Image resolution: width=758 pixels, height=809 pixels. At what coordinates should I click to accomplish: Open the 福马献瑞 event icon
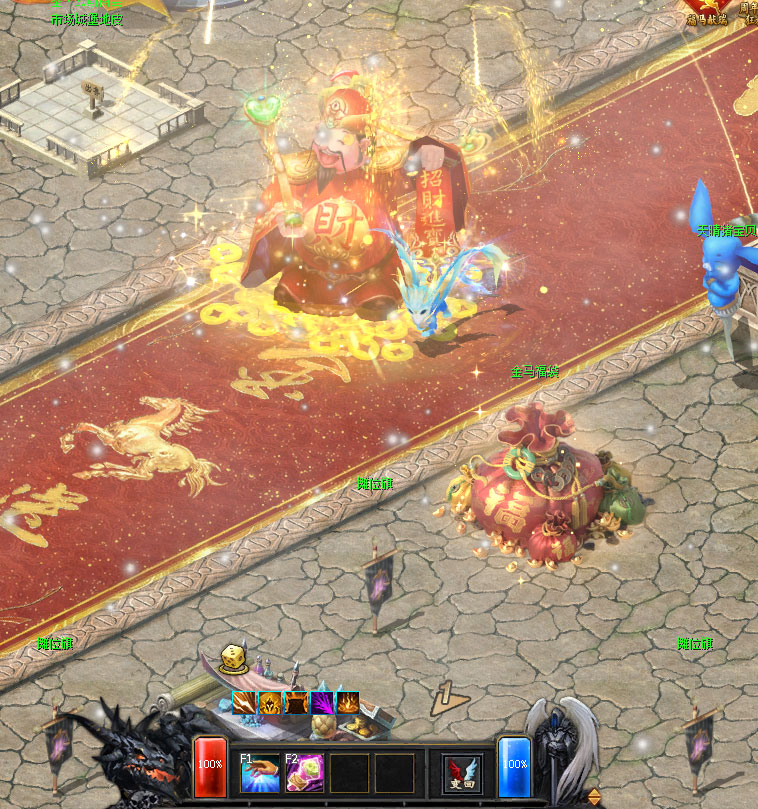tap(706, 10)
